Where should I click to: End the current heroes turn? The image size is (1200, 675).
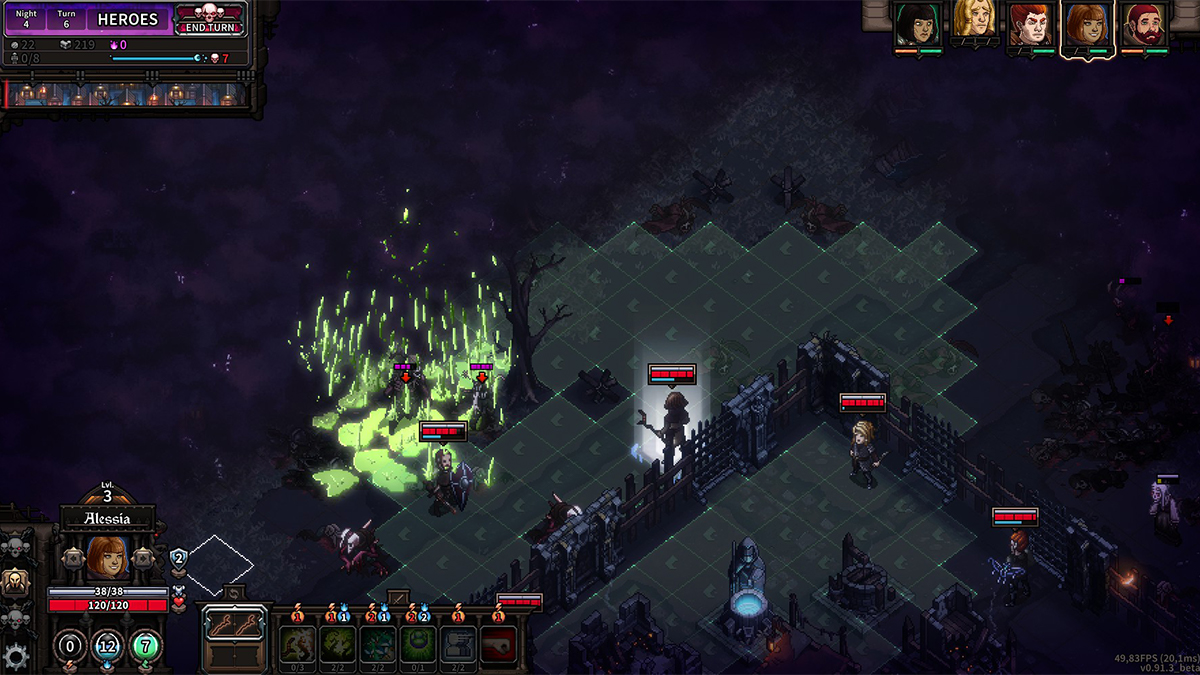(x=211, y=19)
